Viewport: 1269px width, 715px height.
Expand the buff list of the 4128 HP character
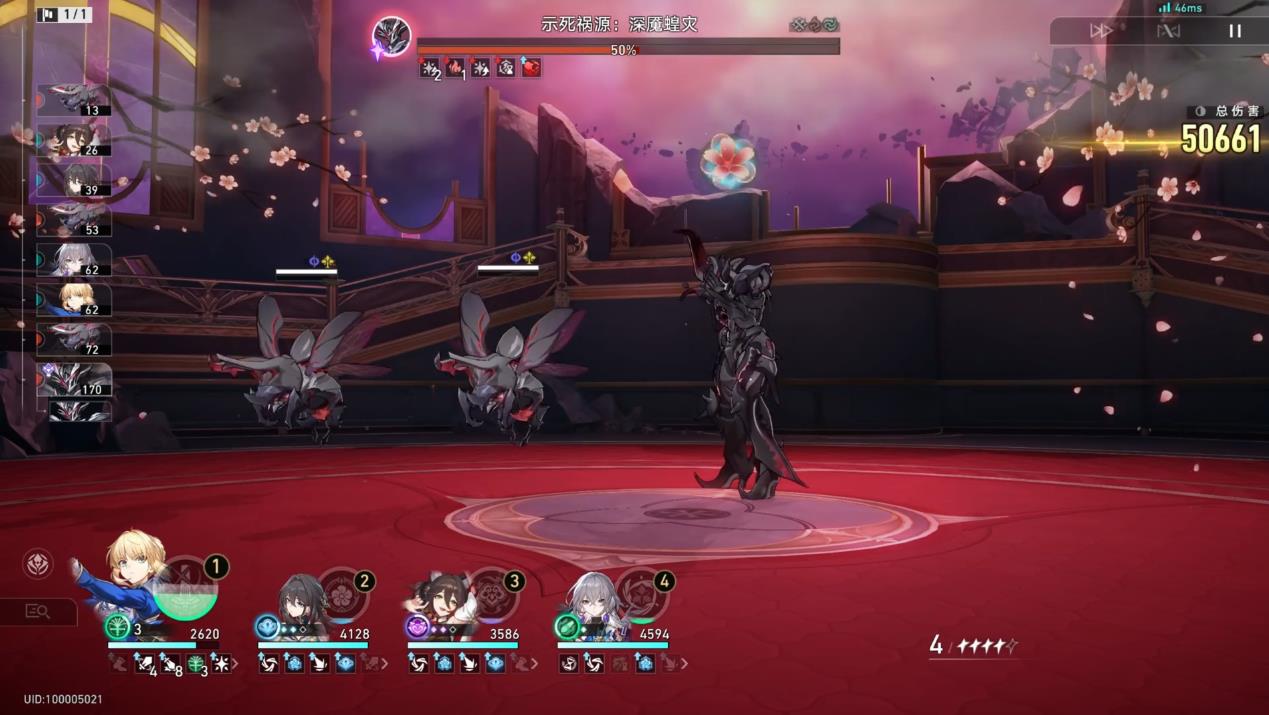(x=385, y=663)
